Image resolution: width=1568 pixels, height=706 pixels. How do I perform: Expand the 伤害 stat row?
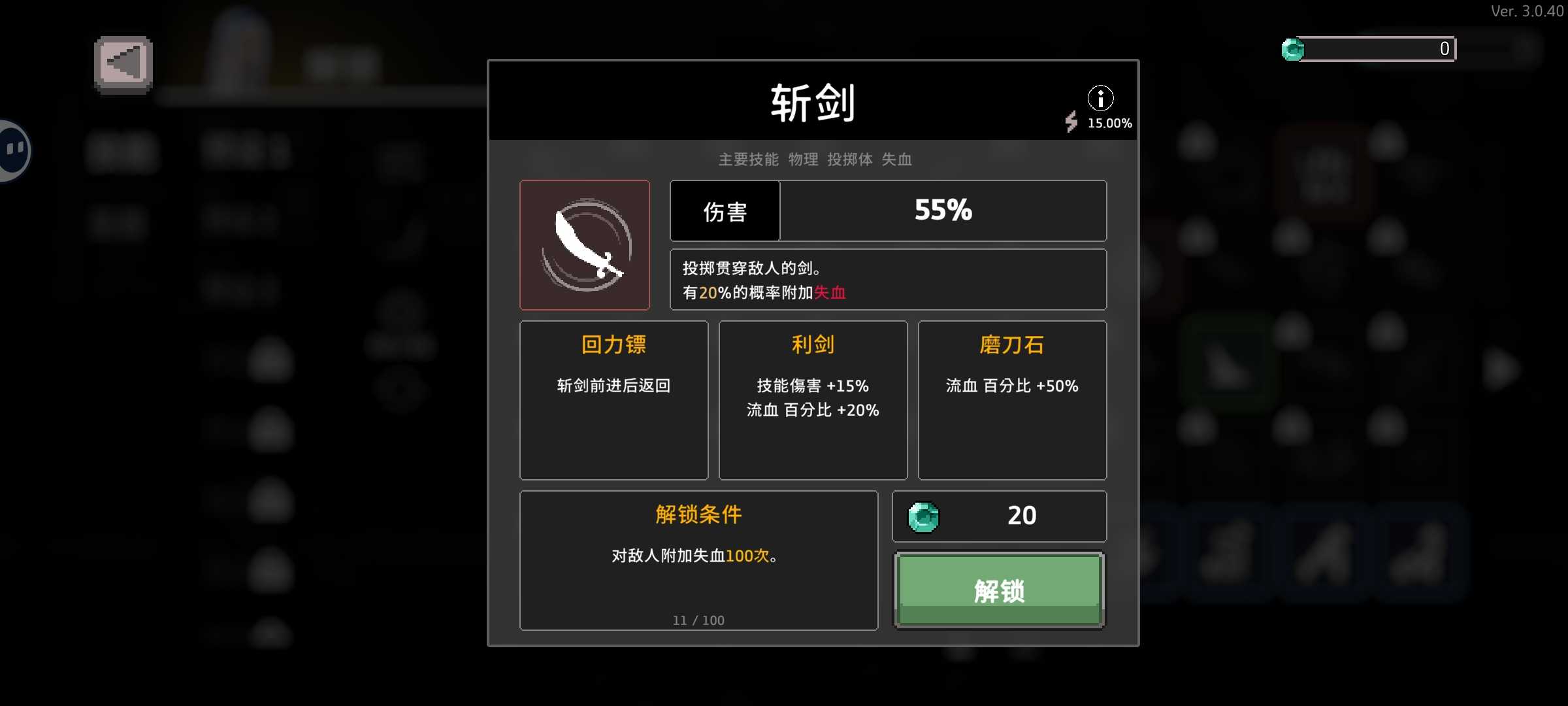point(889,210)
